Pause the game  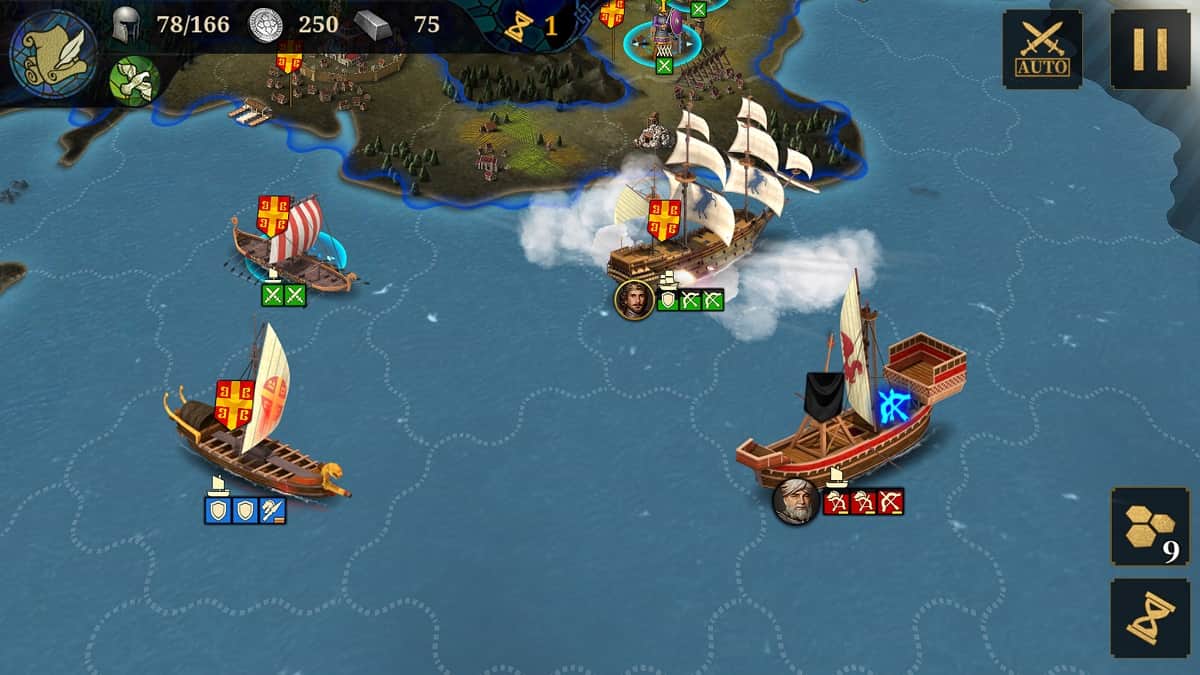coord(1150,49)
